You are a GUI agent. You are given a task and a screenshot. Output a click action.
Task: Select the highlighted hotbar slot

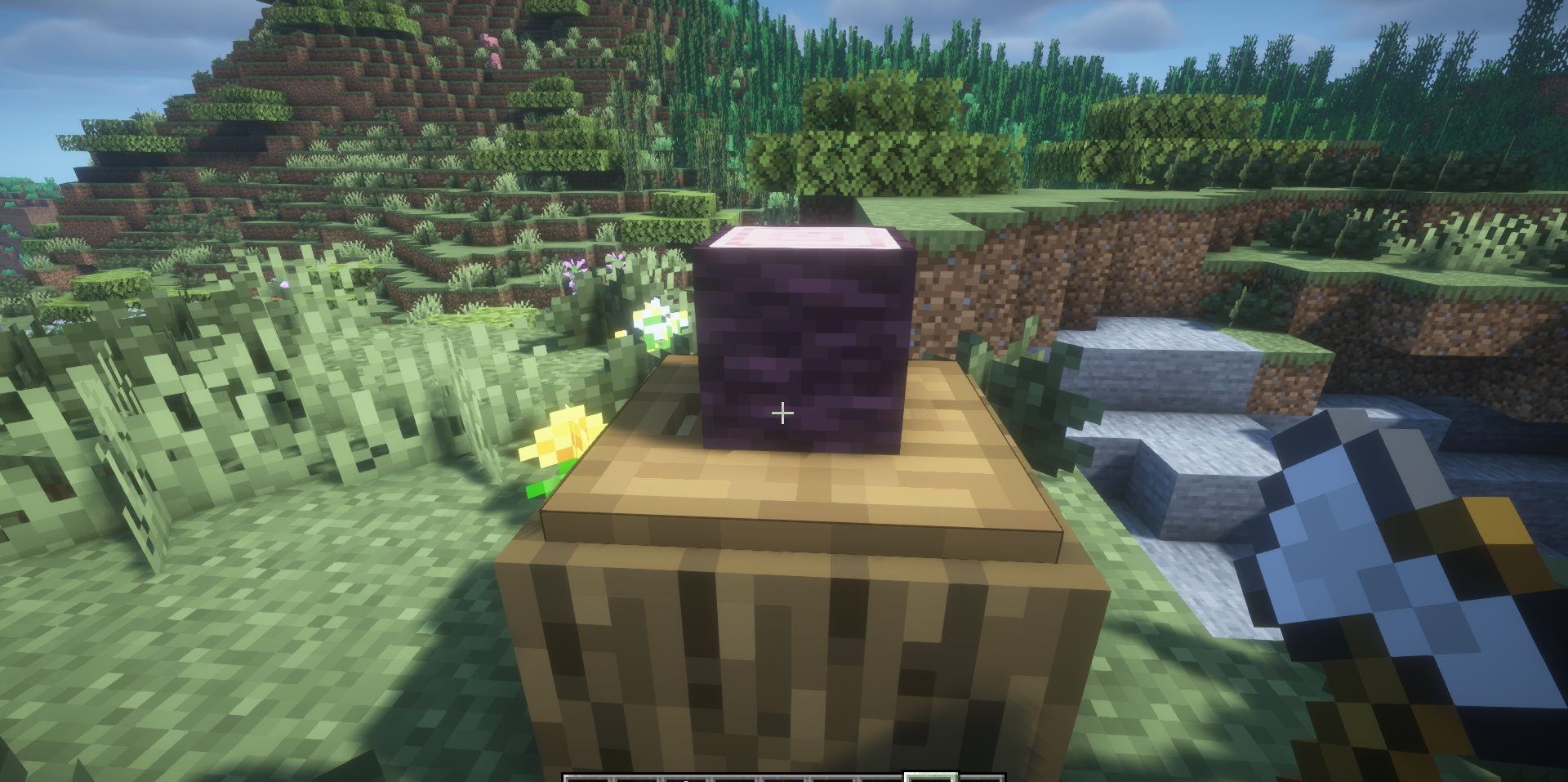(x=929, y=776)
